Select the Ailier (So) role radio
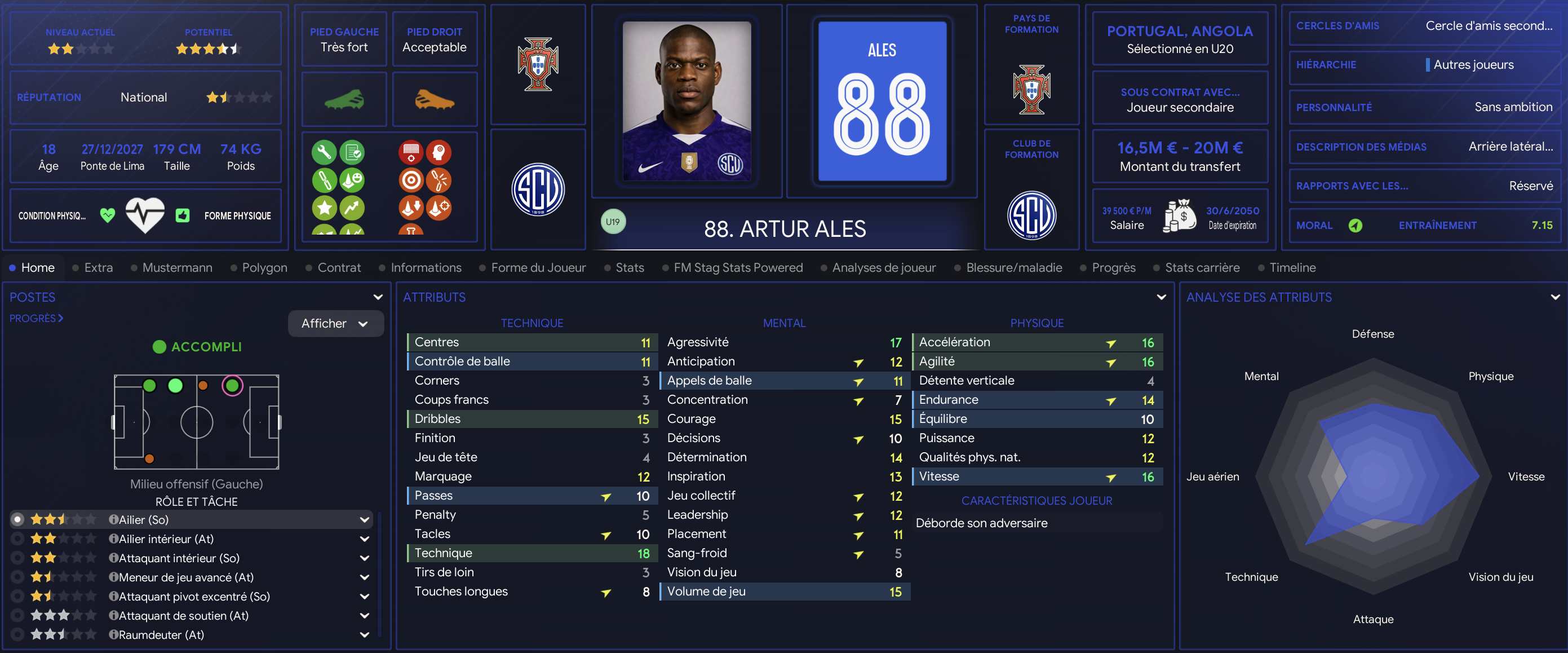Screen dimensions: 1568x653 (17, 519)
